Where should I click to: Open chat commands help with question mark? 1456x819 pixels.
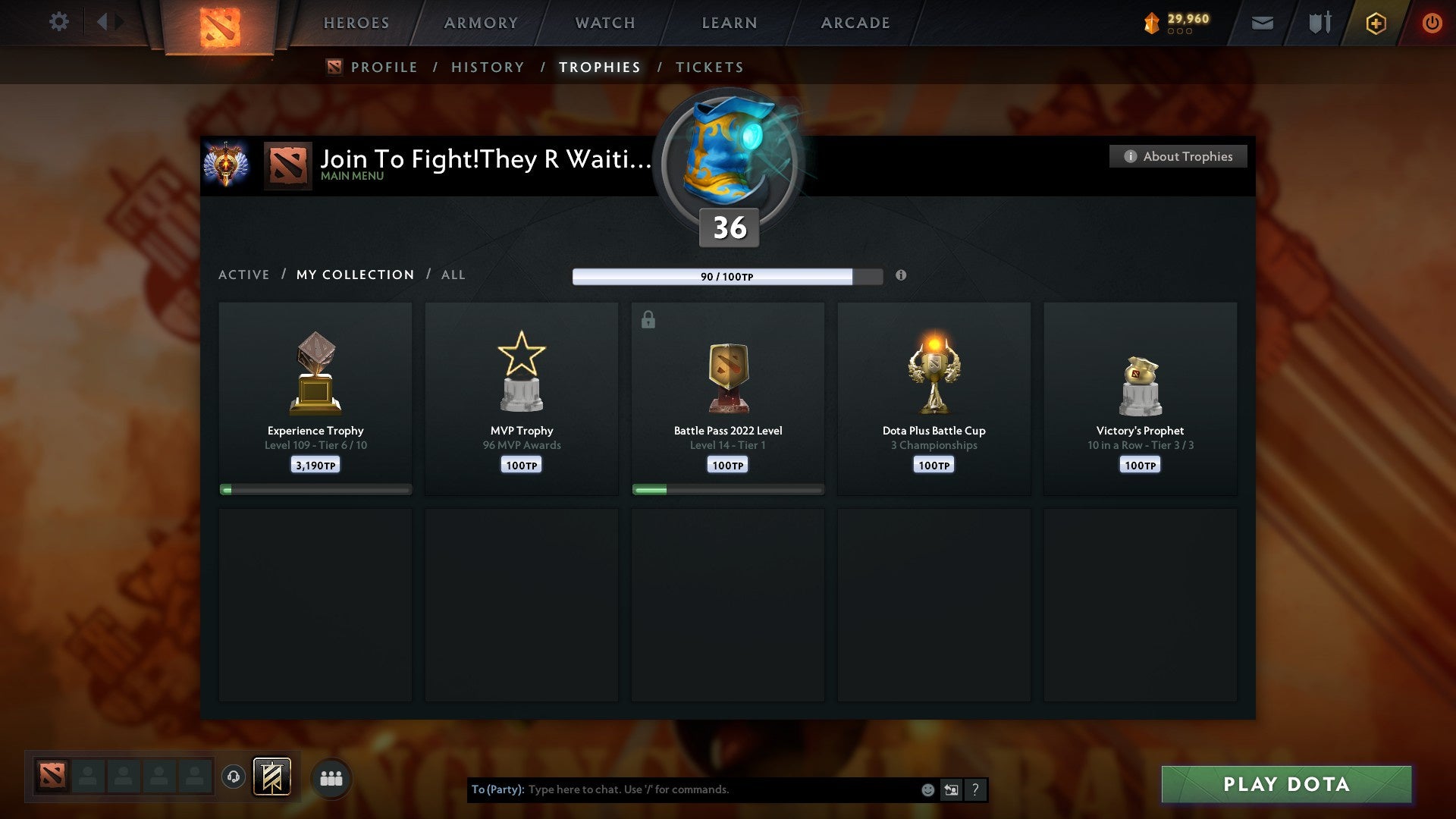click(x=976, y=789)
